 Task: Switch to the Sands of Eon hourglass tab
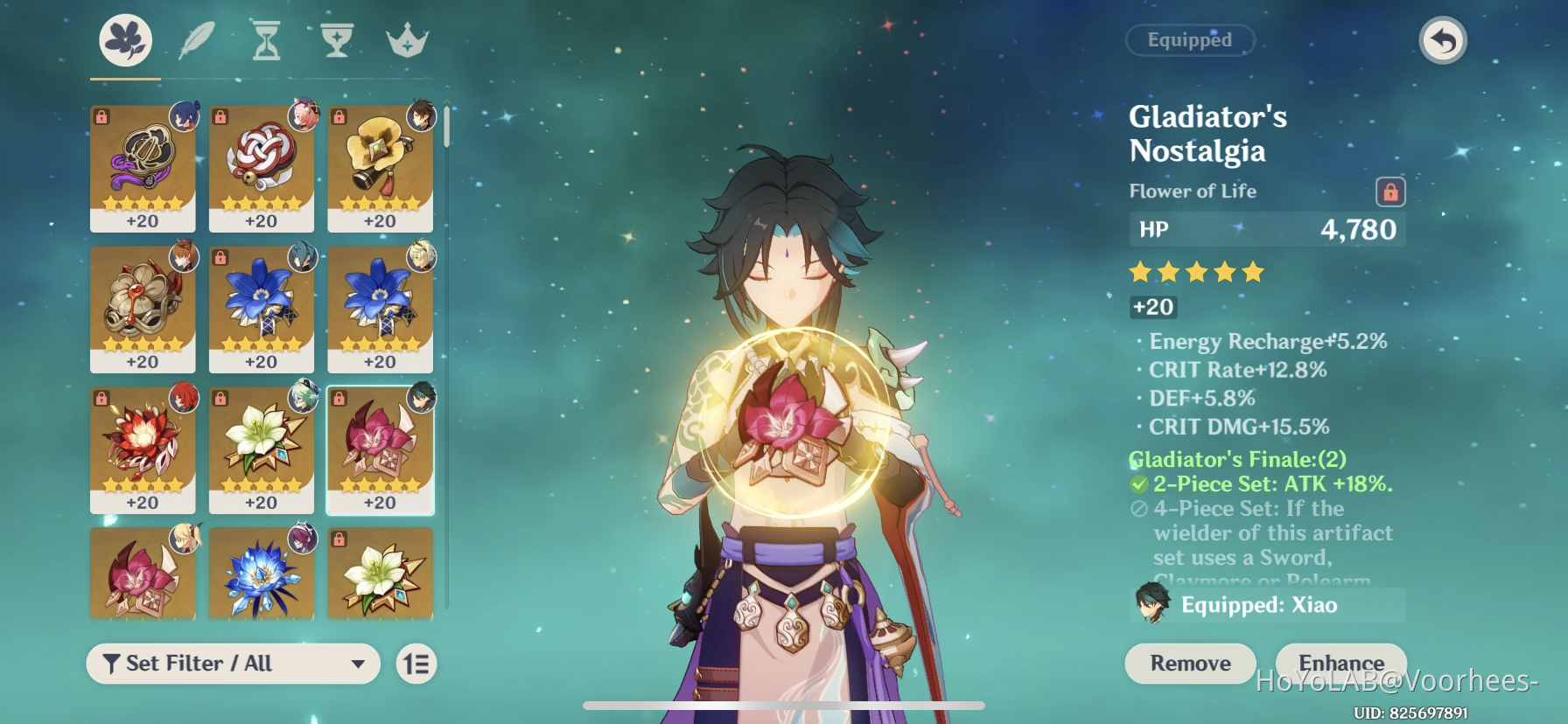click(265, 39)
